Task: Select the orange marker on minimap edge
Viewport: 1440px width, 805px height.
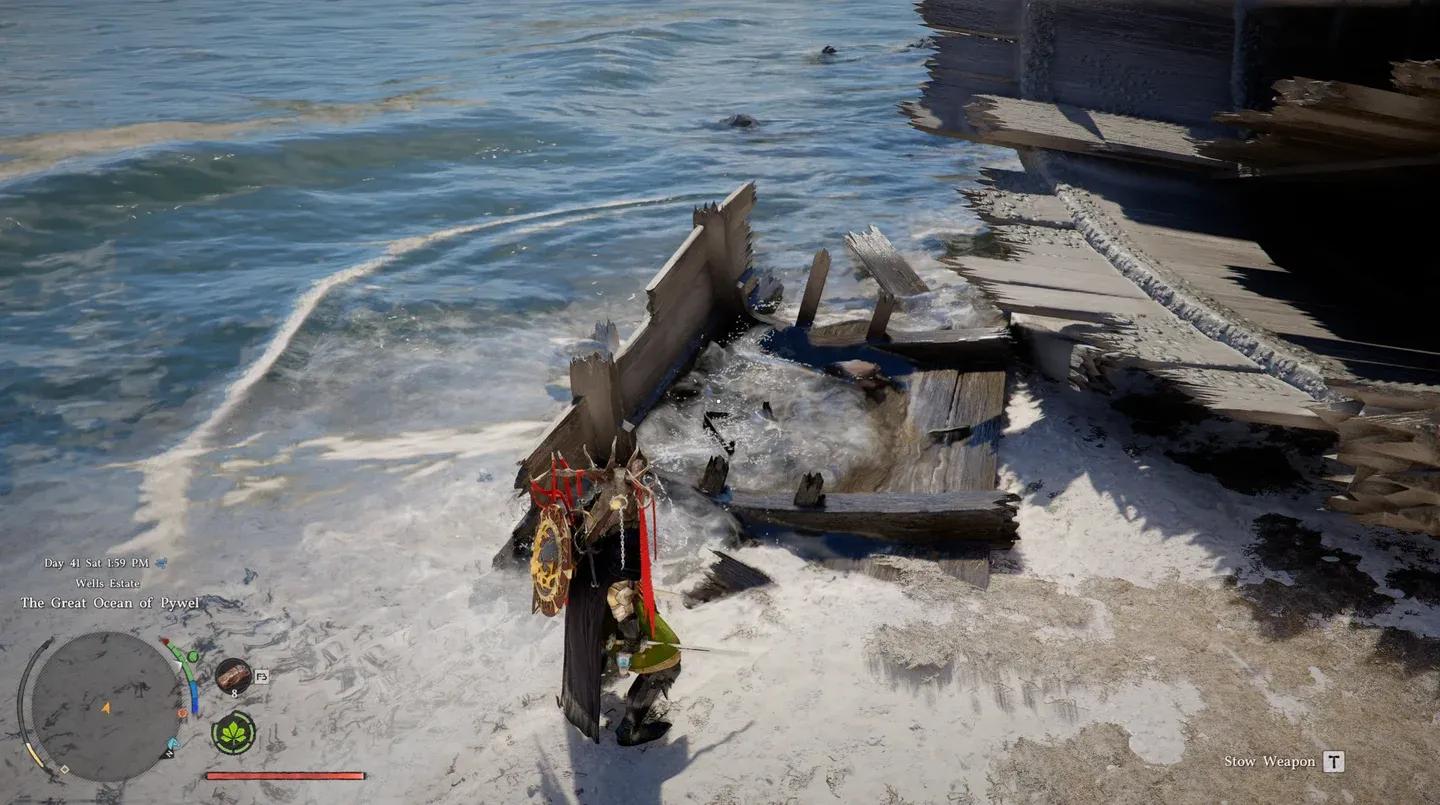Action: (182, 713)
